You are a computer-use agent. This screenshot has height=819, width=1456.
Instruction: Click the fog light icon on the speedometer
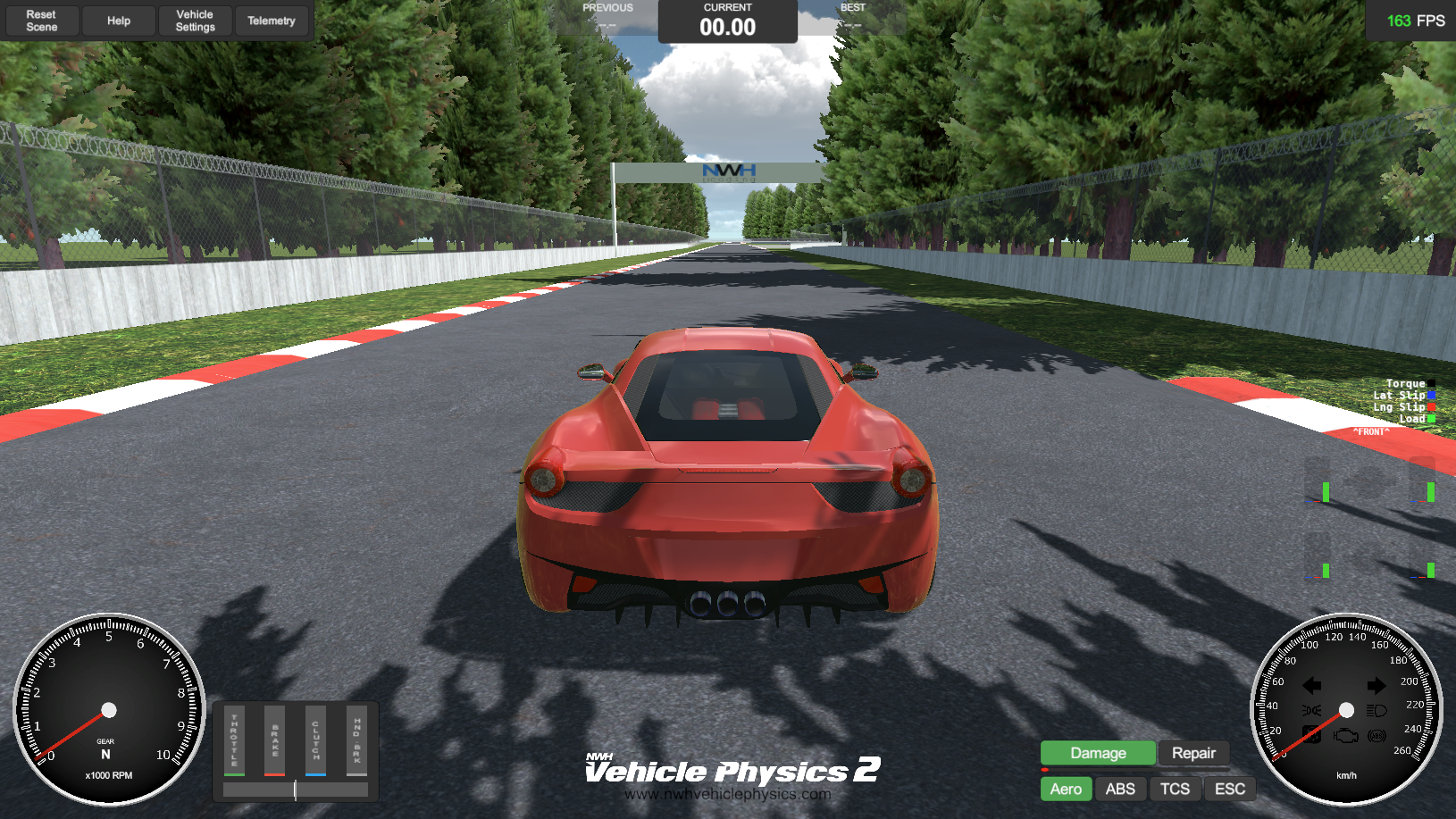(1310, 710)
